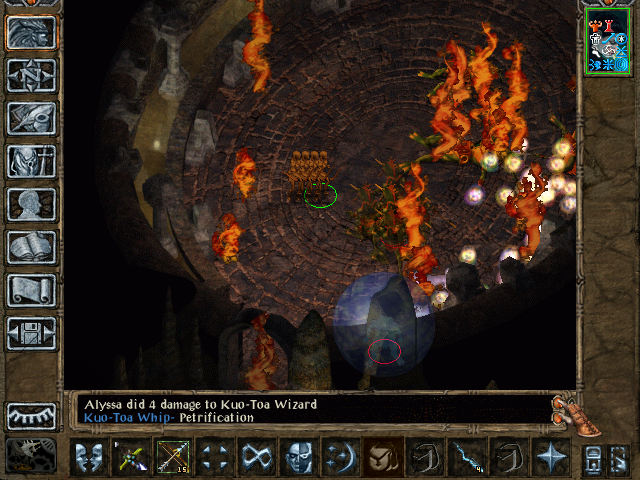The width and height of the screenshot is (640, 480).
Task: Return to the game view button
Action: (31, 33)
